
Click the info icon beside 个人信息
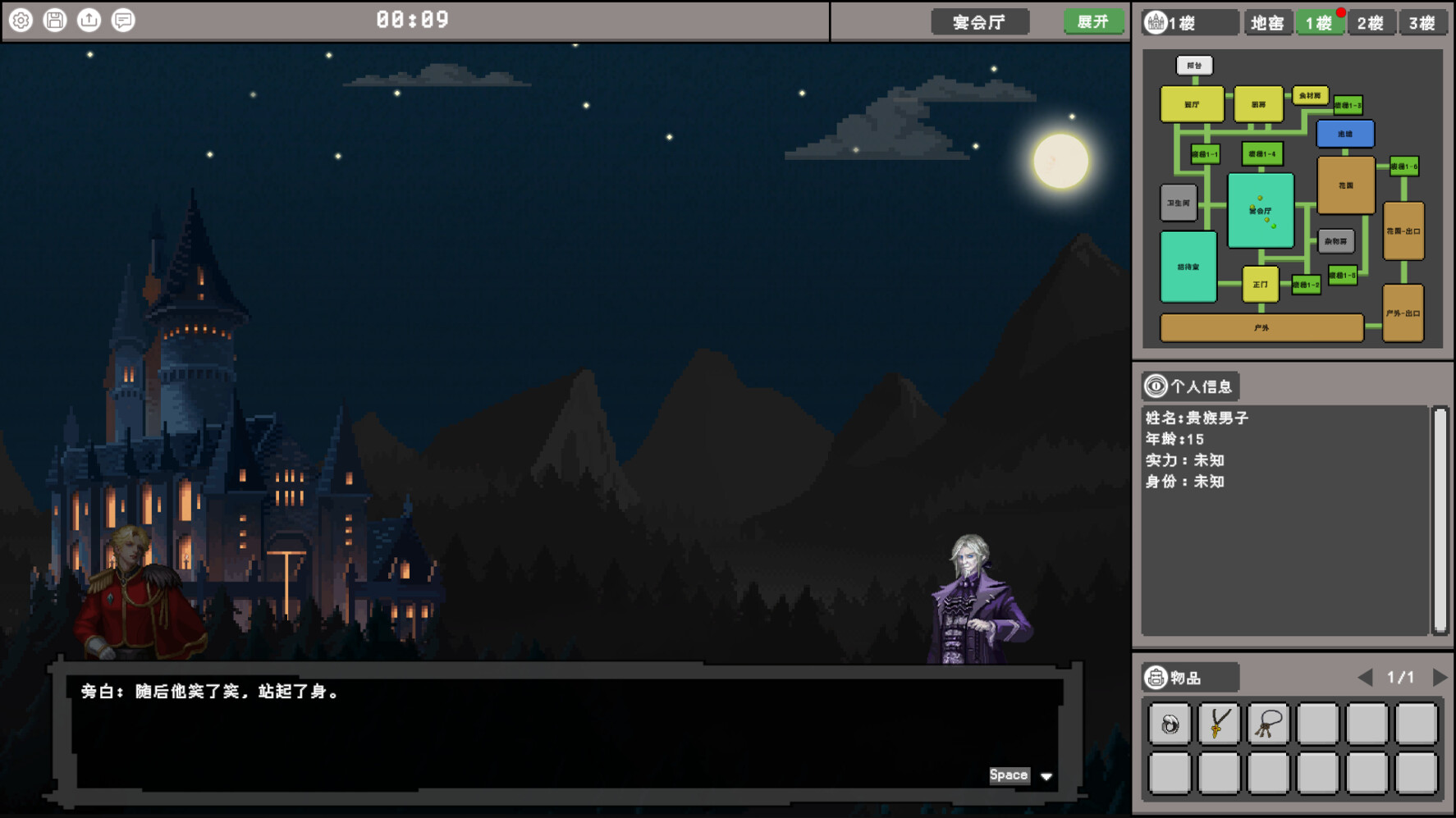pyautogui.click(x=1156, y=386)
